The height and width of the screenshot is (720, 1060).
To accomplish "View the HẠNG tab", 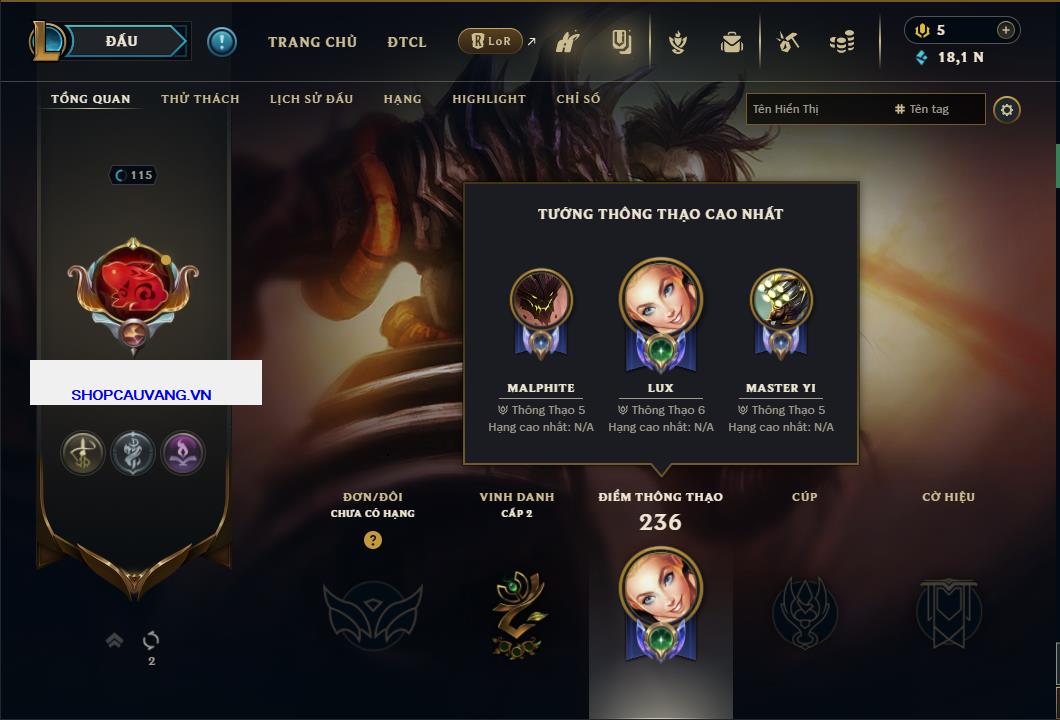I will 402,99.
